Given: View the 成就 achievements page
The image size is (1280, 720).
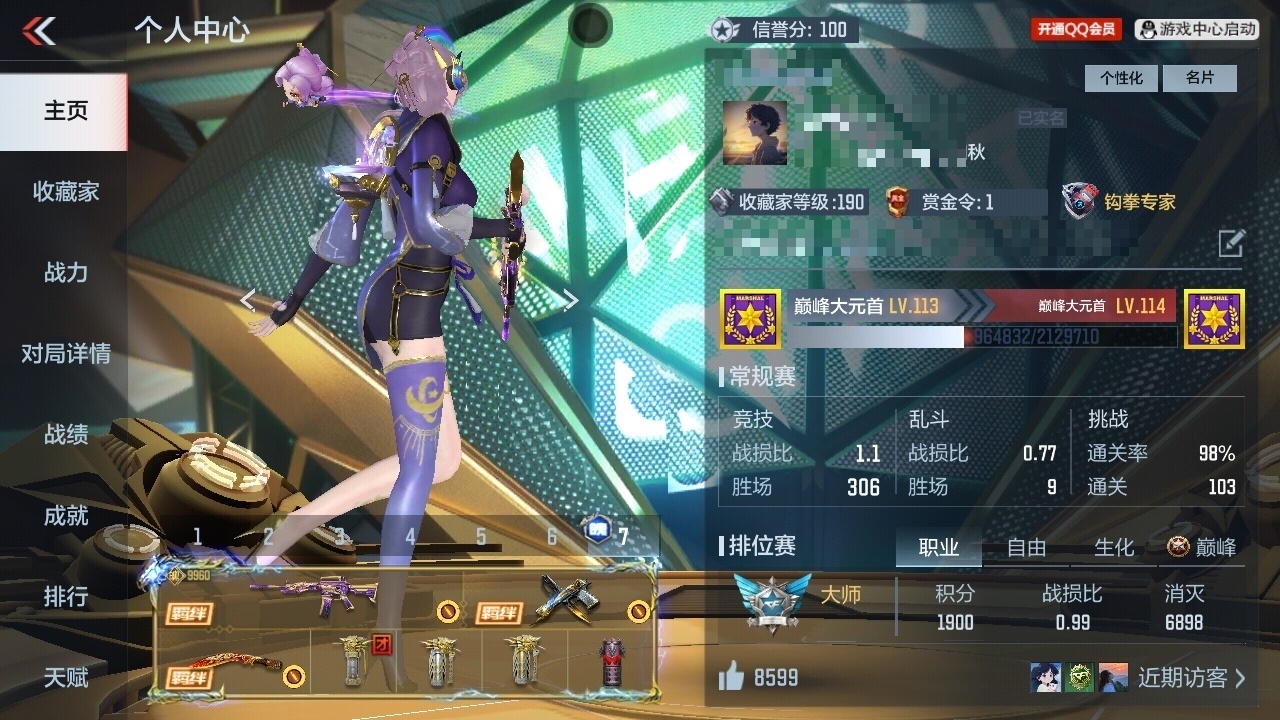Looking at the screenshot, I should click(x=65, y=515).
